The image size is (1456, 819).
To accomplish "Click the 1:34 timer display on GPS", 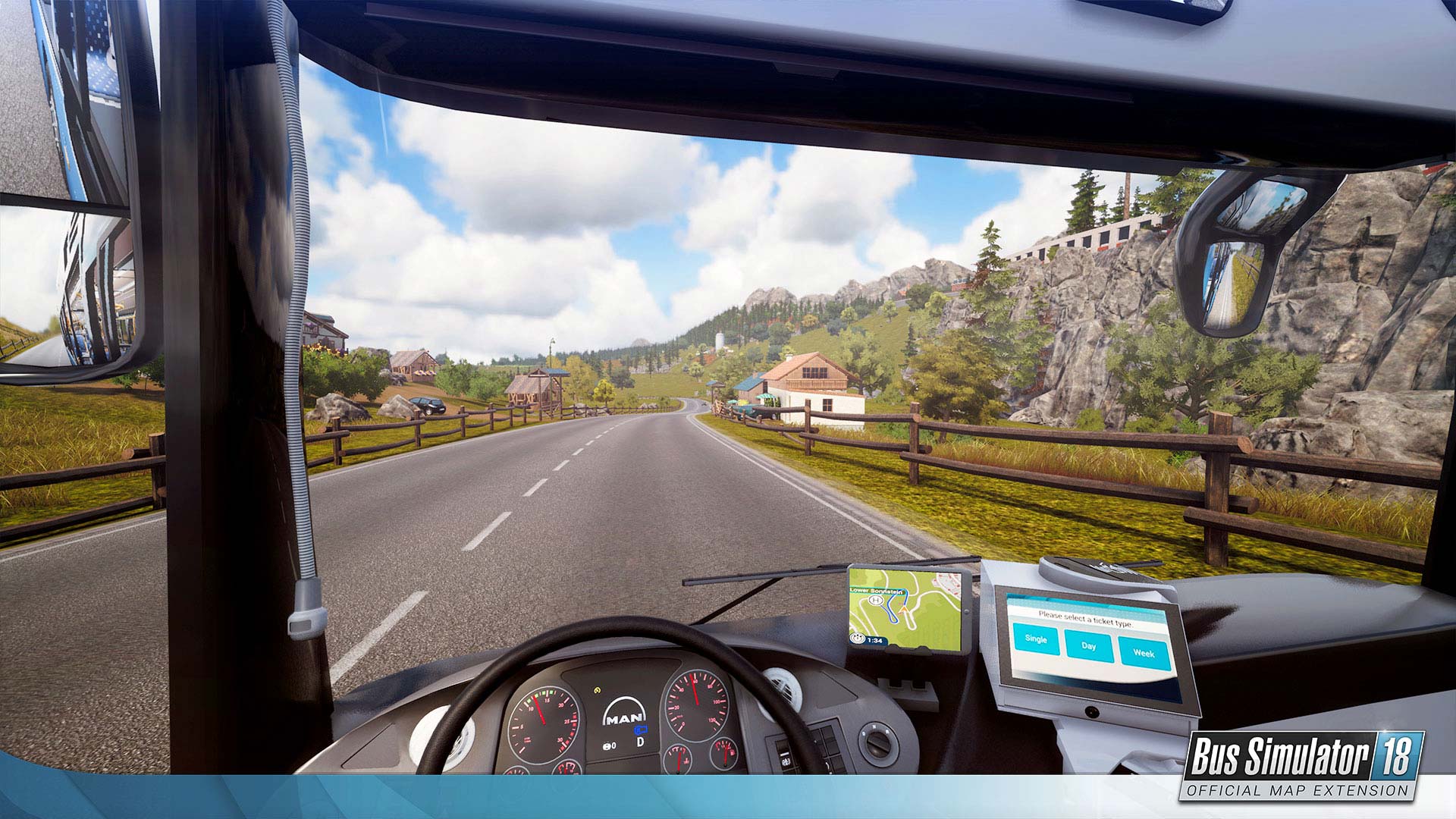I will click(875, 639).
